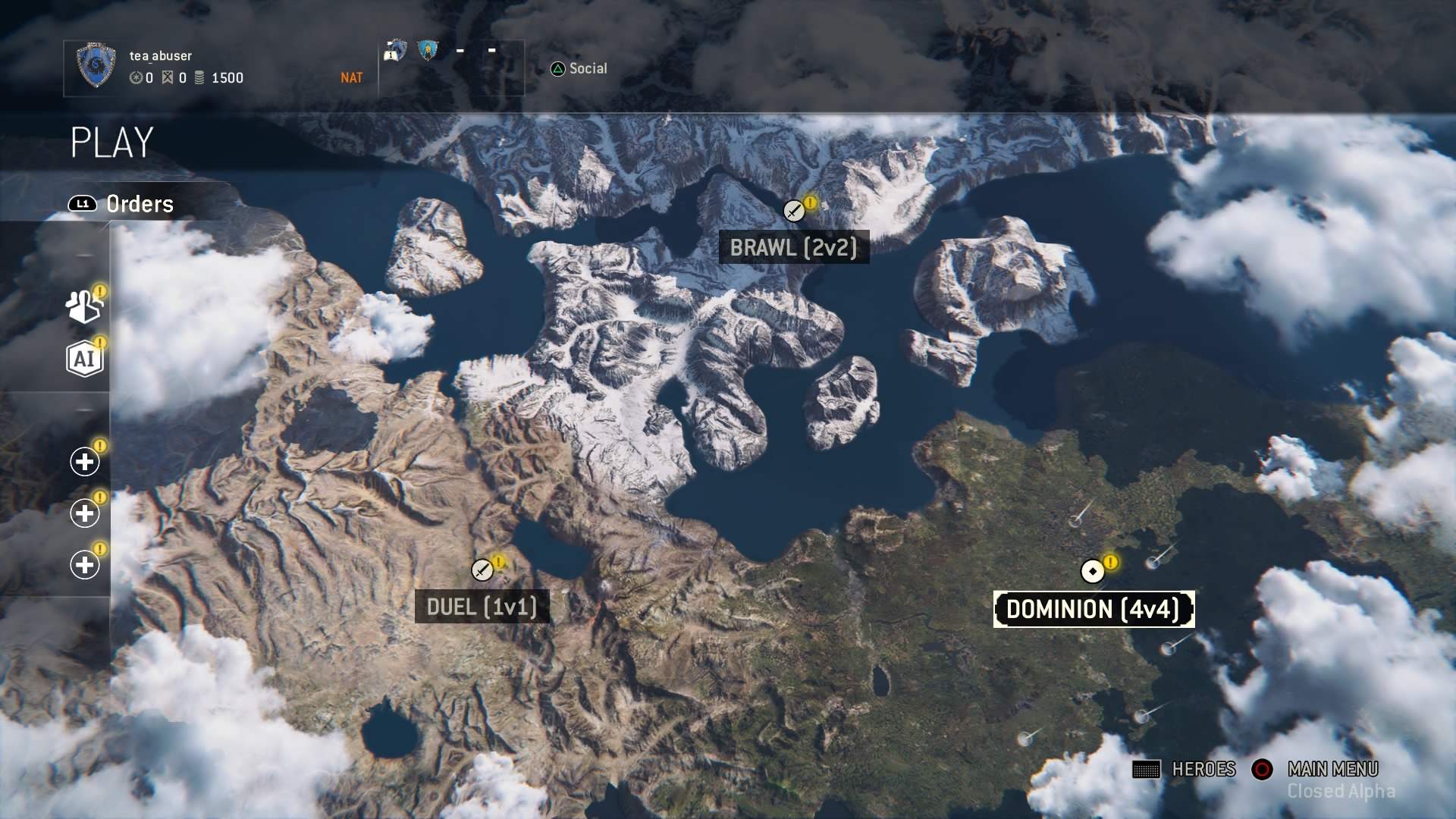Select the Duel sword map marker
Viewport: 1456px width, 819px height.
pos(483,570)
